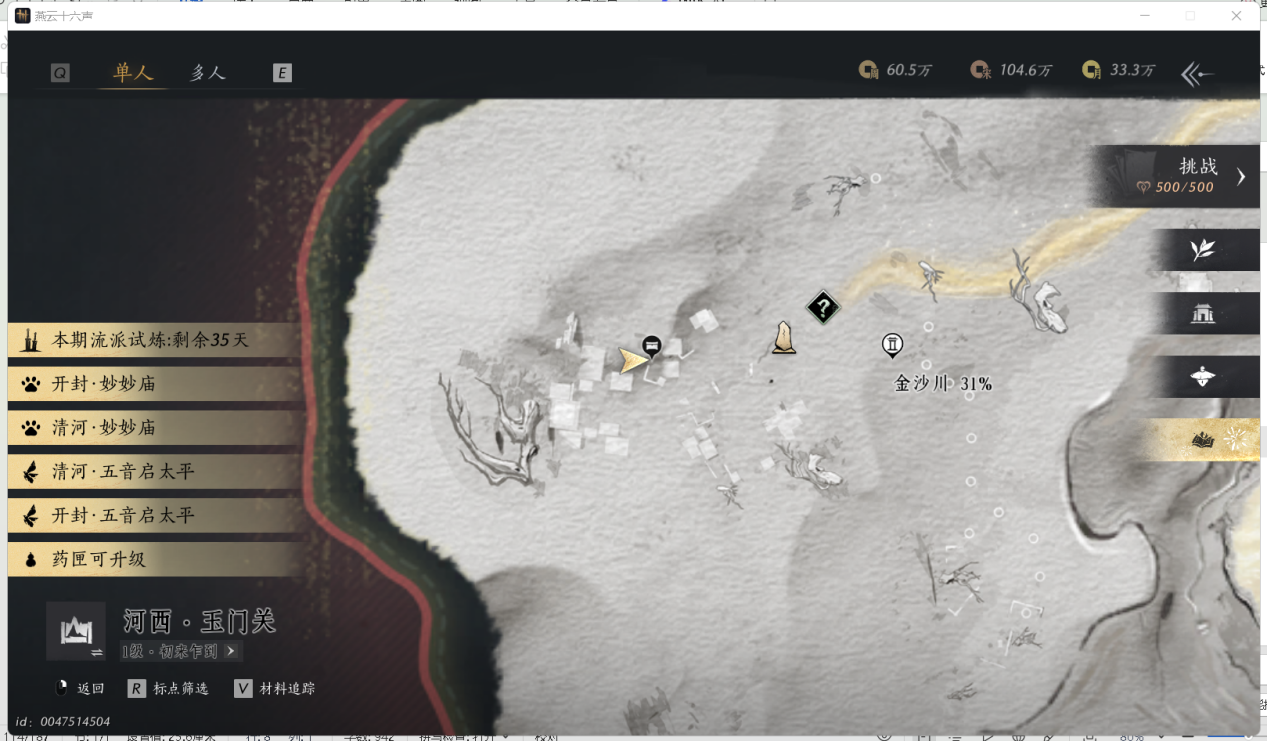The width and height of the screenshot is (1267, 741).
Task: Close the game window
Action: [1236, 16]
